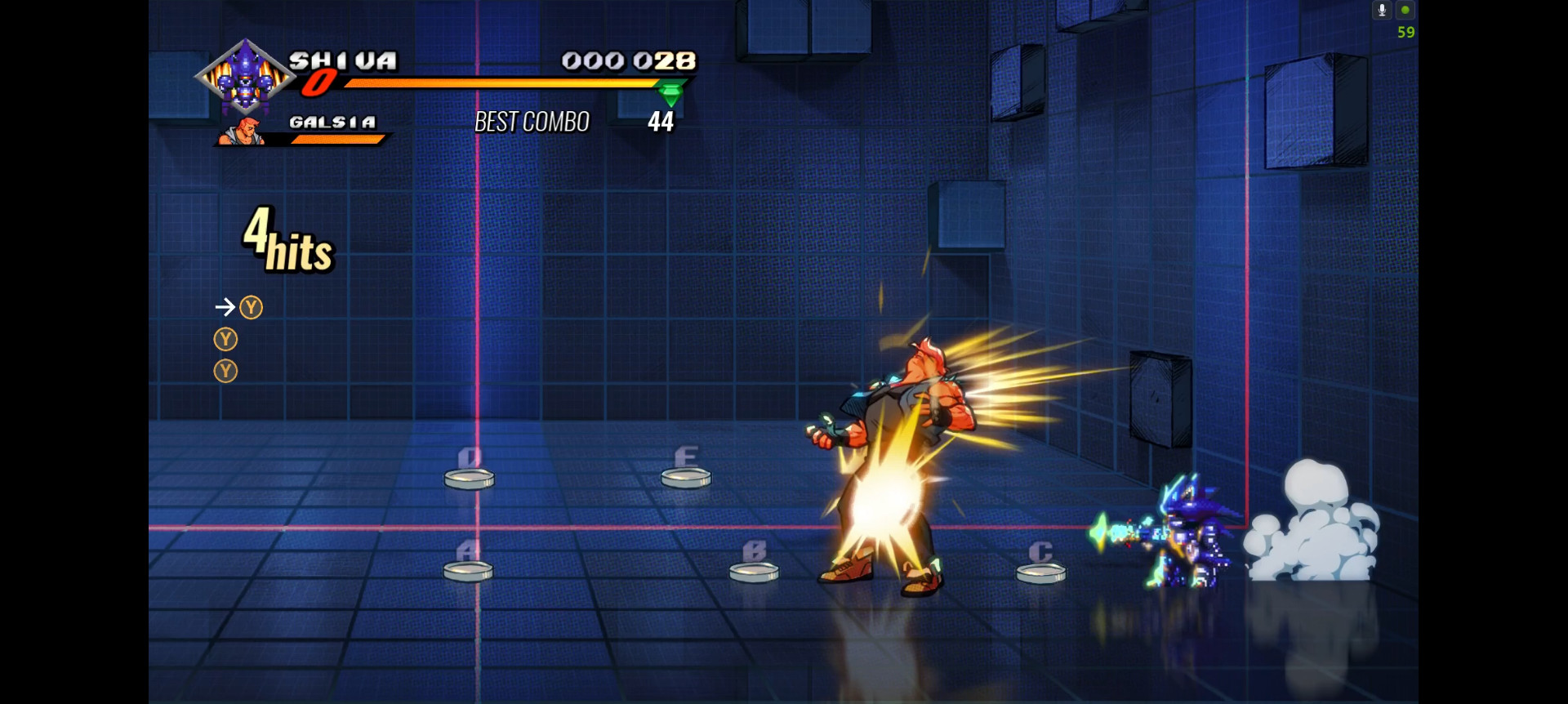Click the green recording indicator dot
The height and width of the screenshot is (704, 1568).
click(1406, 10)
